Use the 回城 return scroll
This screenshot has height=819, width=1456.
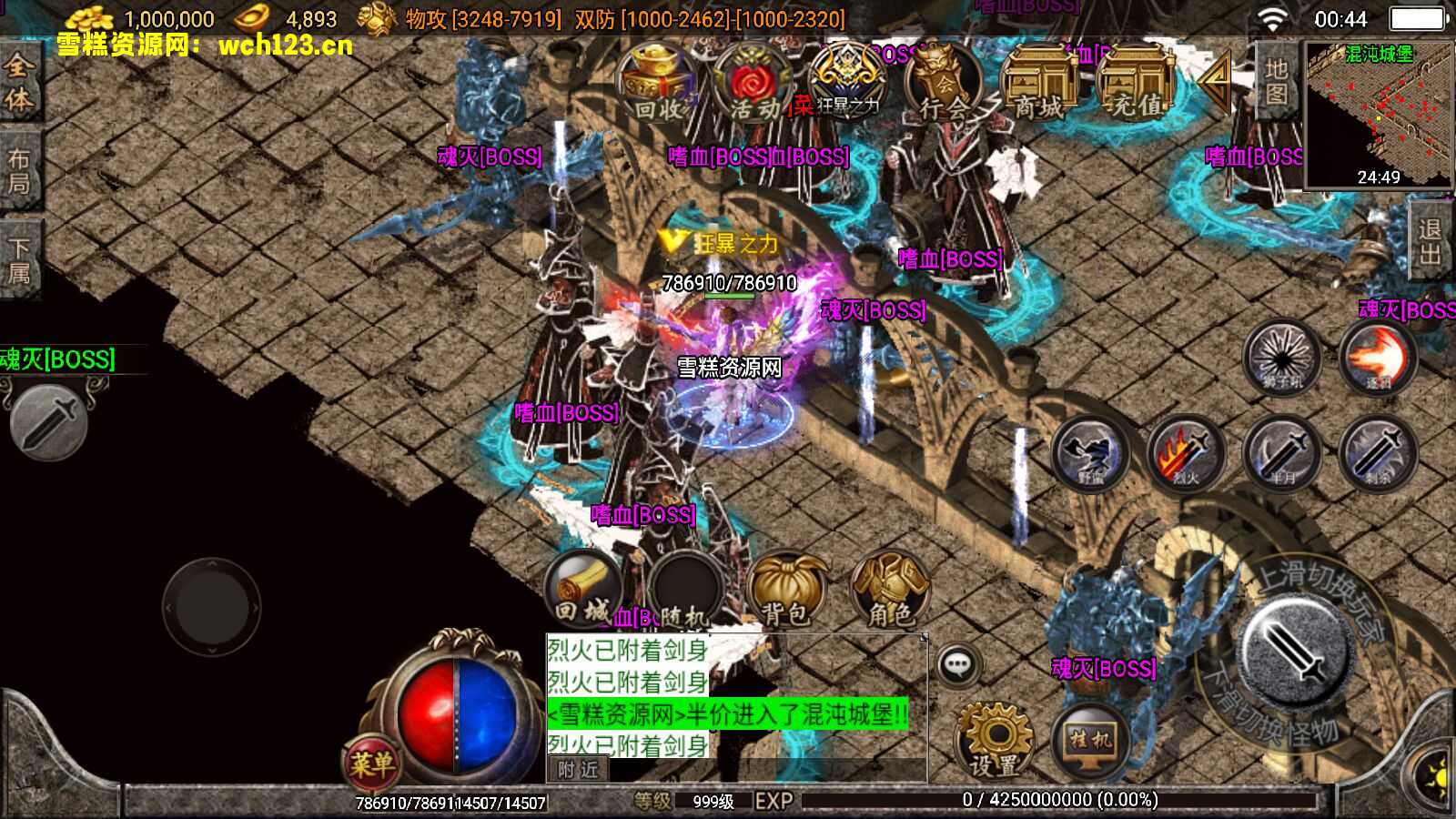coord(583,589)
